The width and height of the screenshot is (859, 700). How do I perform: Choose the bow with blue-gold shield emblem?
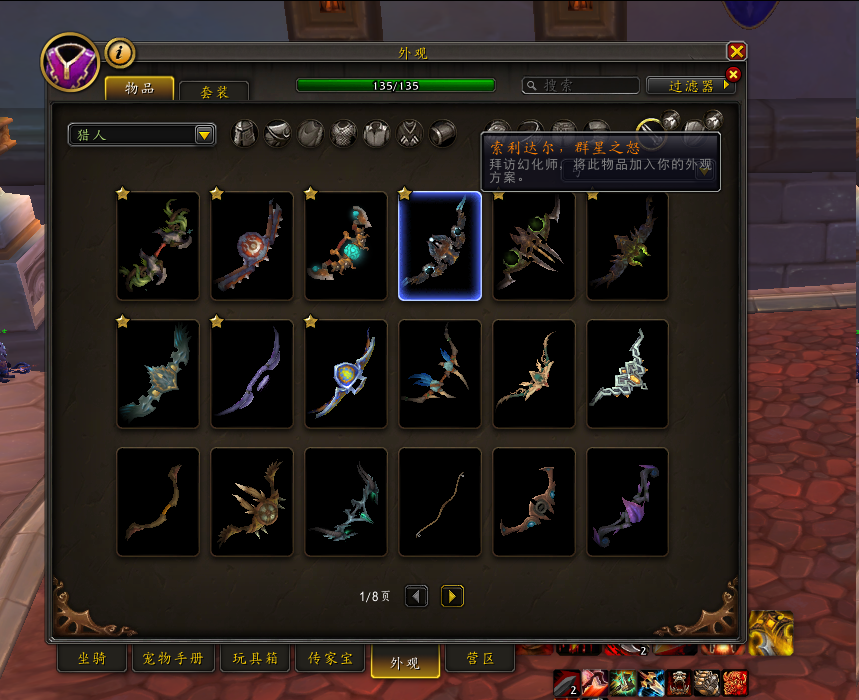[346, 374]
